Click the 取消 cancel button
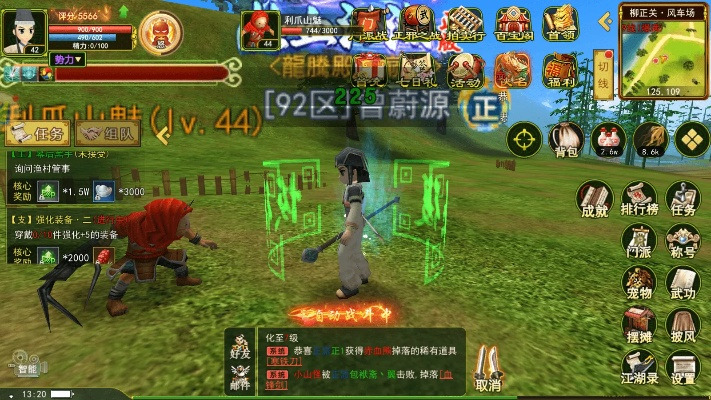The width and height of the screenshot is (711, 400). coord(488,368)
